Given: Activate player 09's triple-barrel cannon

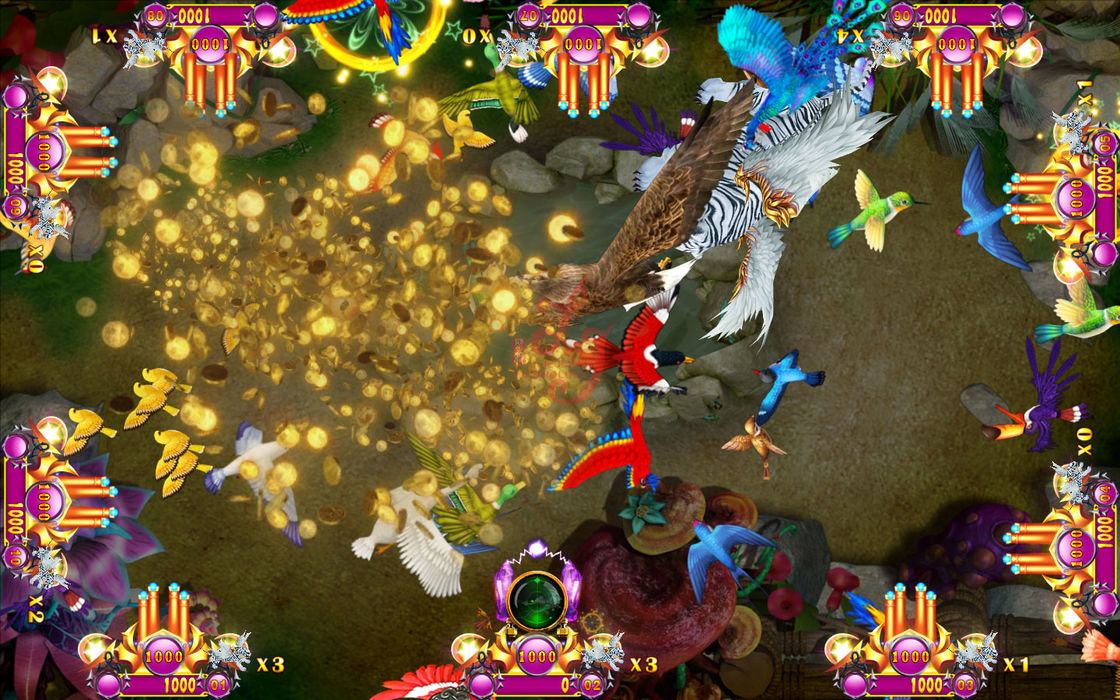Looking at the screenshot, I should (83, 150).
